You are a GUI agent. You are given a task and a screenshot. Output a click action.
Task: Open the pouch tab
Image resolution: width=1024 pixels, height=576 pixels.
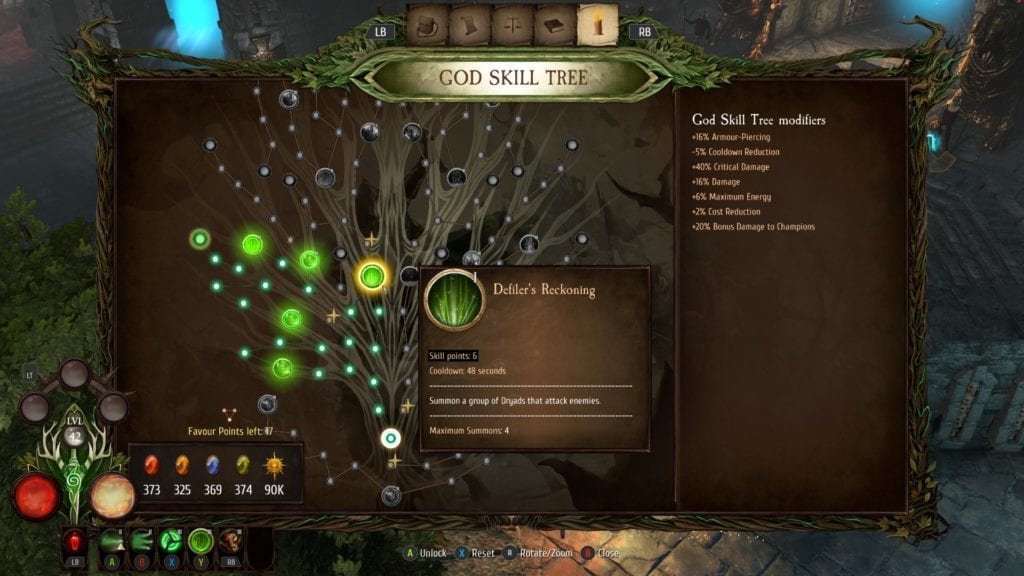point(428,26)
